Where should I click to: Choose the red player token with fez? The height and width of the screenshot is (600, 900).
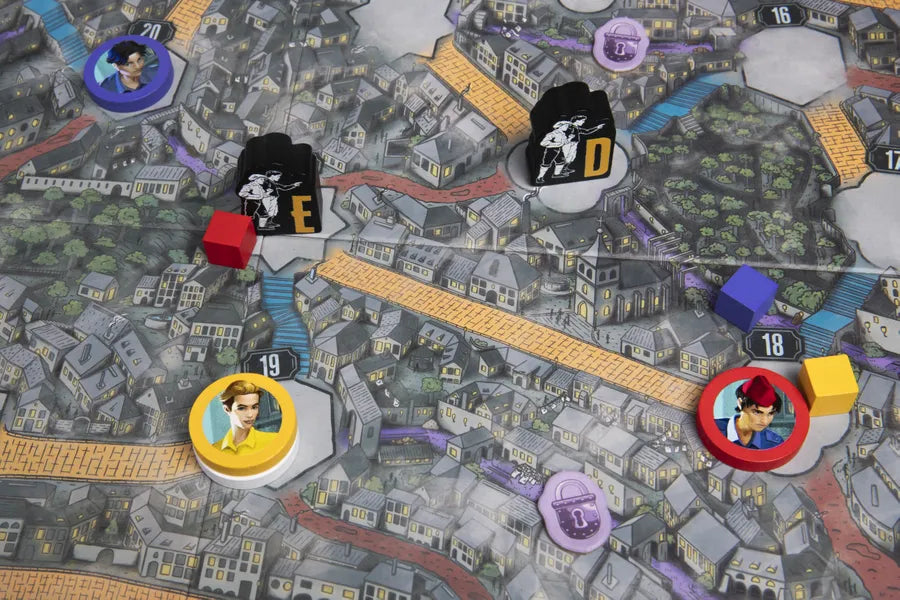coord(753,417)
